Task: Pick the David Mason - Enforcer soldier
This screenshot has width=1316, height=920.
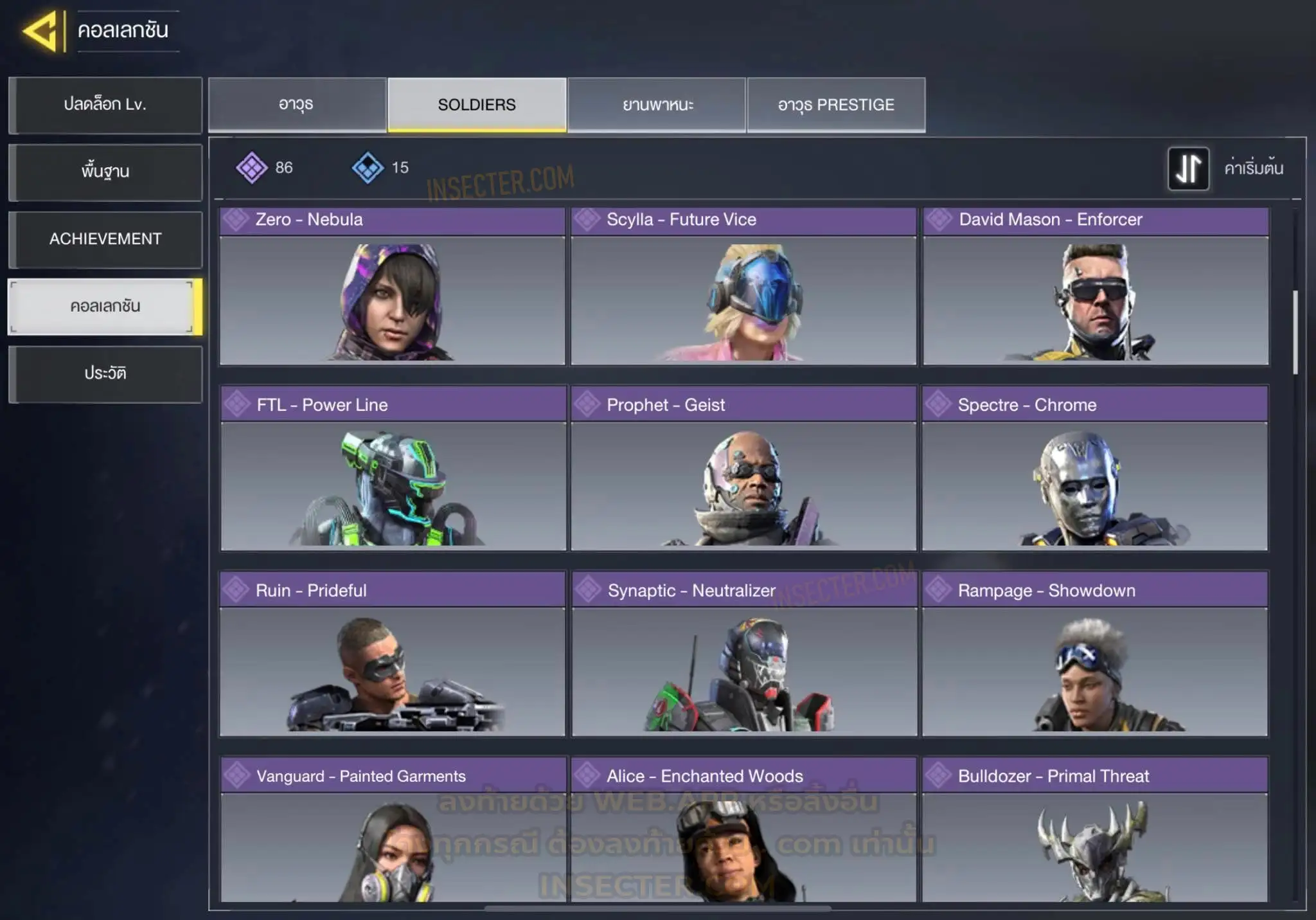Action: pos(1096,287)
